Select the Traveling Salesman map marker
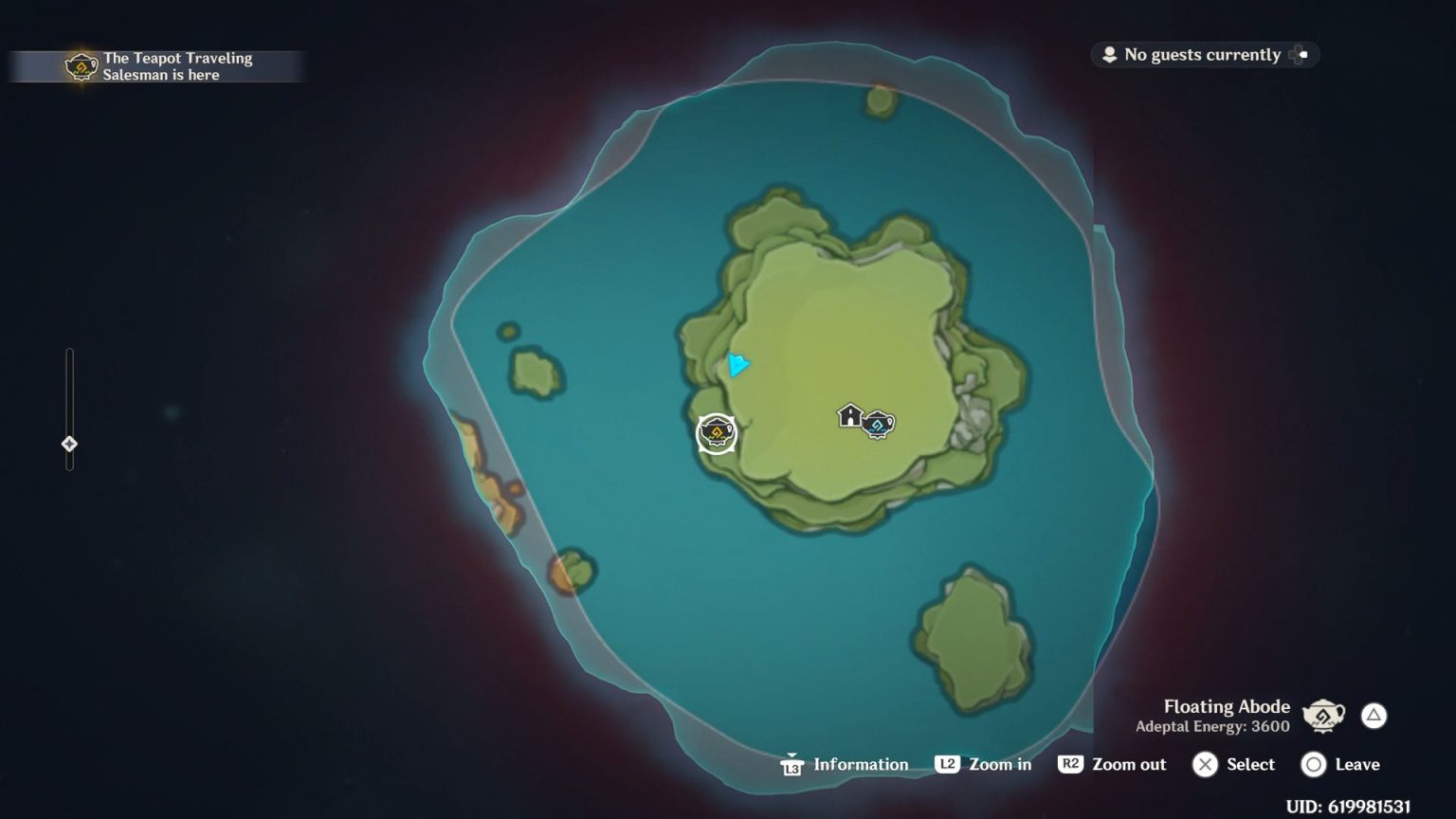1456x819 pixels. tap(717, 434)
